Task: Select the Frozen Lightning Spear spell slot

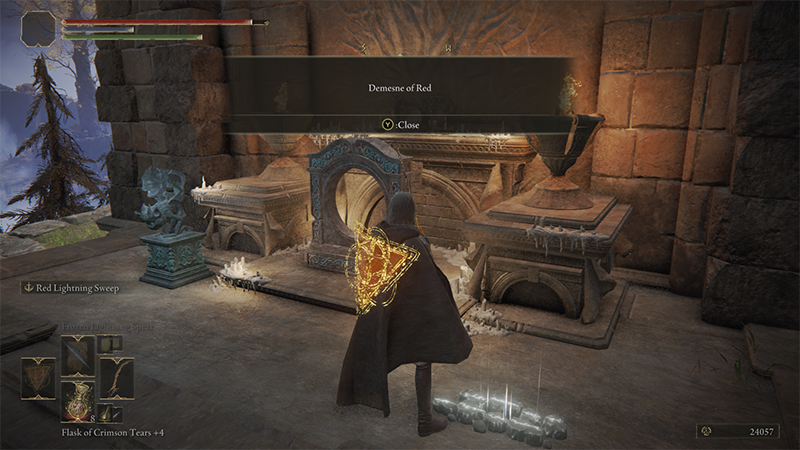Action: click(77, 355)
